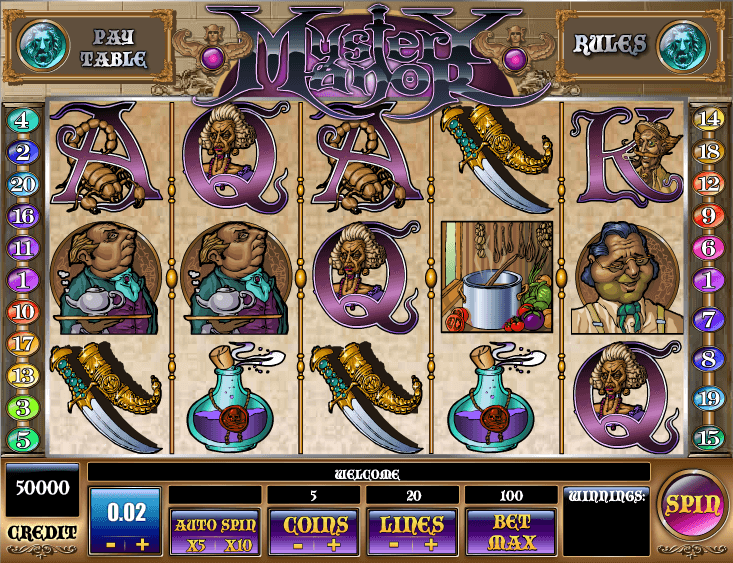The height and width of the screenshot is (563, 733).
Task: Reduce the number of coins
Action: pos(299,545)
